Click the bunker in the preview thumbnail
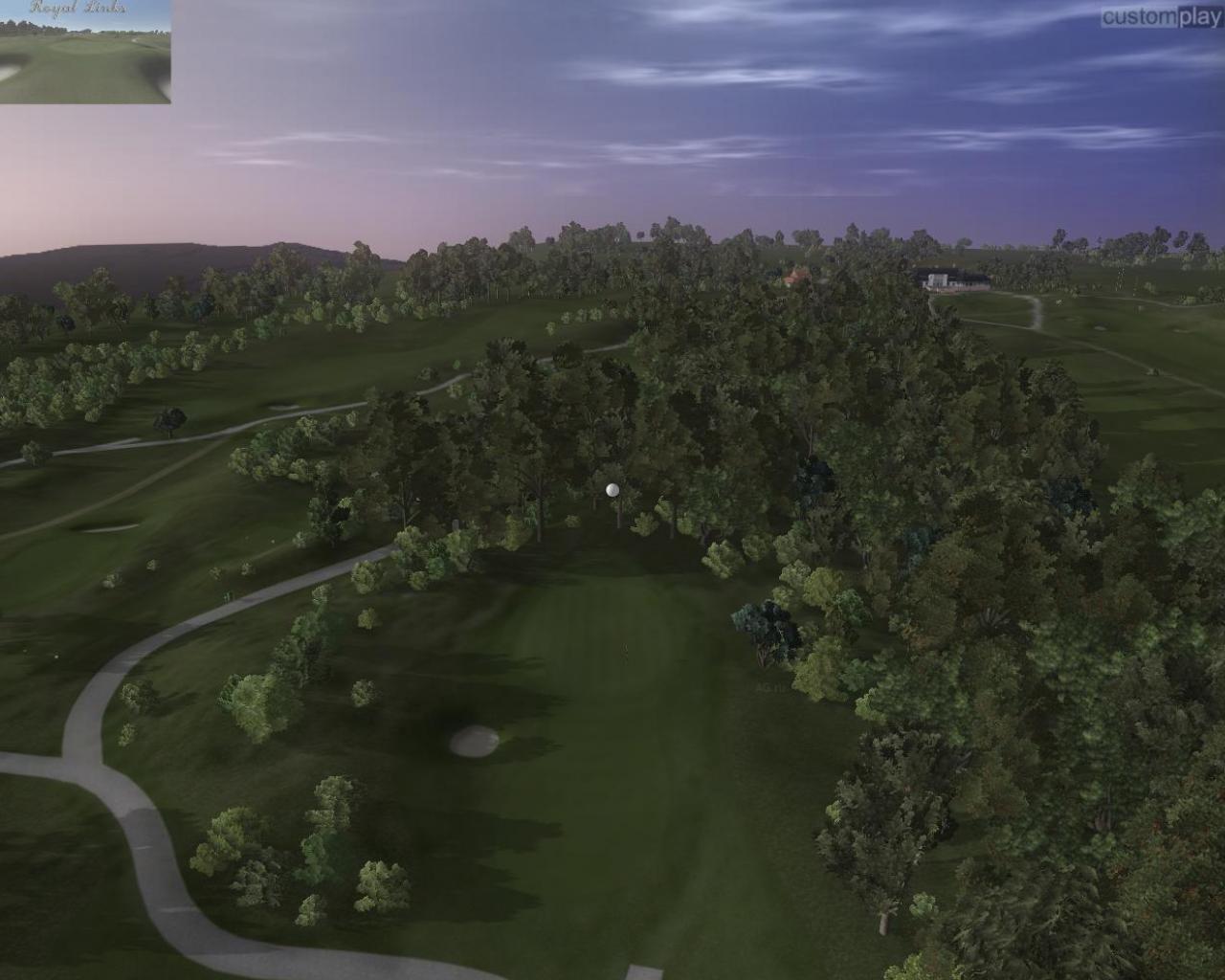1225x980 pixels. point(8,72)
